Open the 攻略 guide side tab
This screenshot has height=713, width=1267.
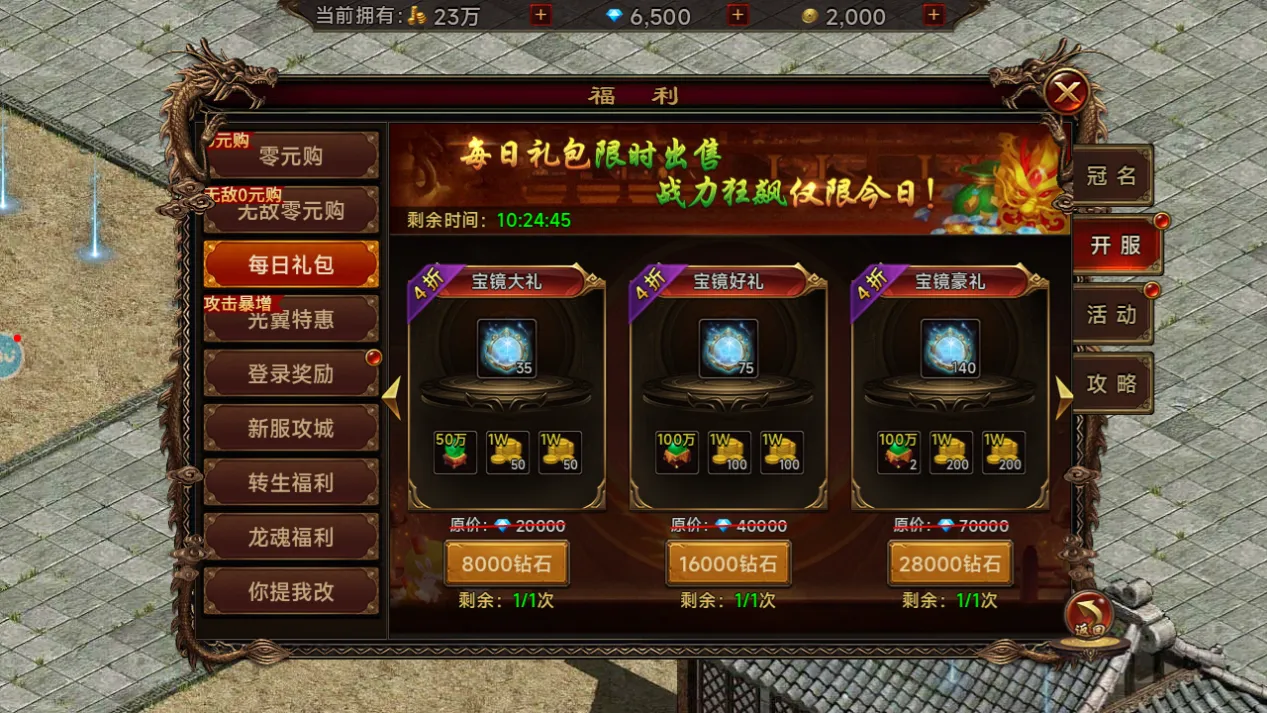[x=1112, y=384]
